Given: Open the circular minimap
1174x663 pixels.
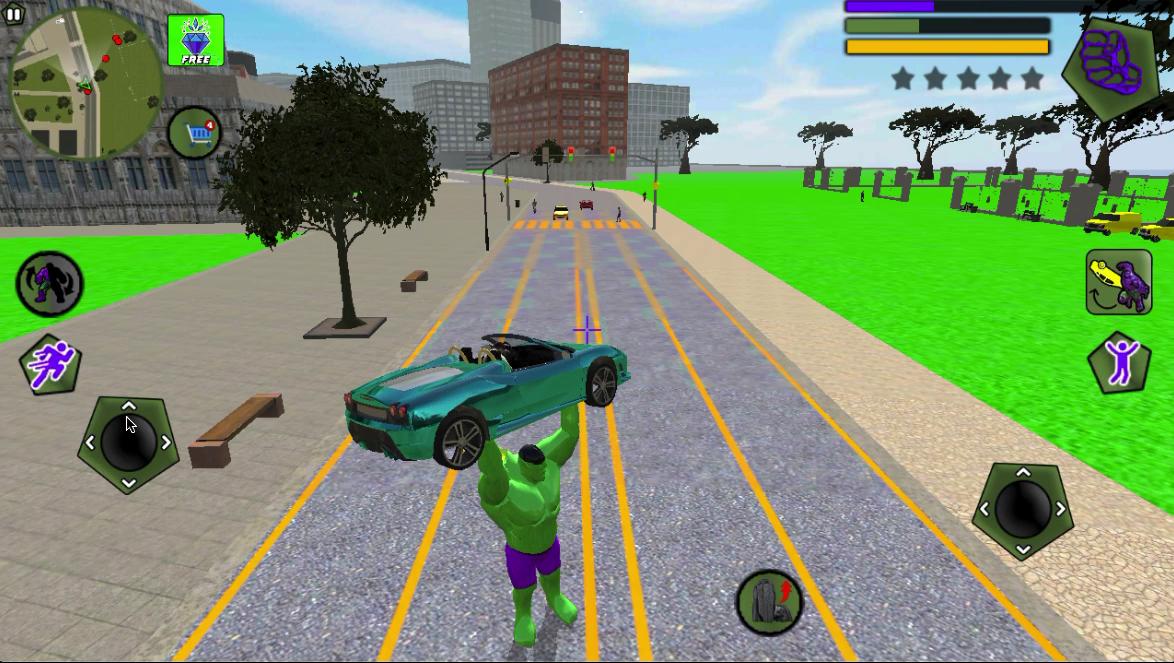Looking at the screenshot, I should pos(86,84).
